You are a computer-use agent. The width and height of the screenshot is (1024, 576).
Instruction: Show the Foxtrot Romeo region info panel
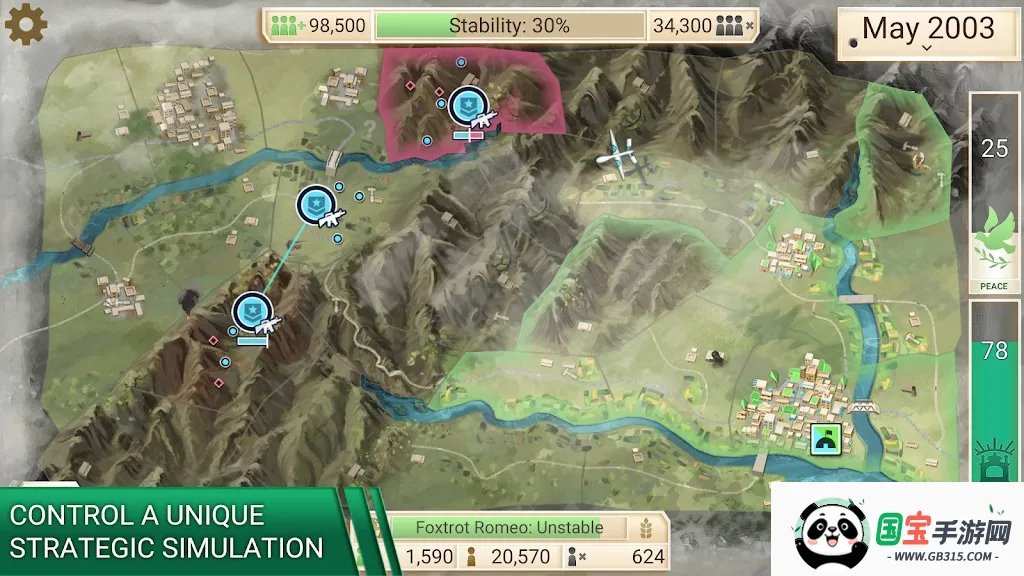510,527
